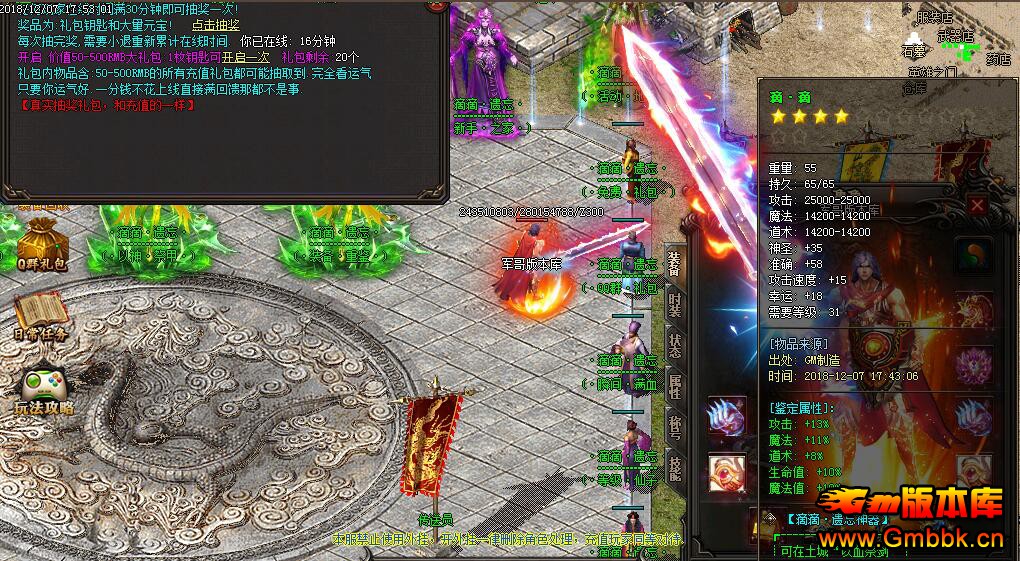Select the blue claw gauntlet left slot
The height and width of the screenshot is (561, 1020).
(x=726, y=417)
